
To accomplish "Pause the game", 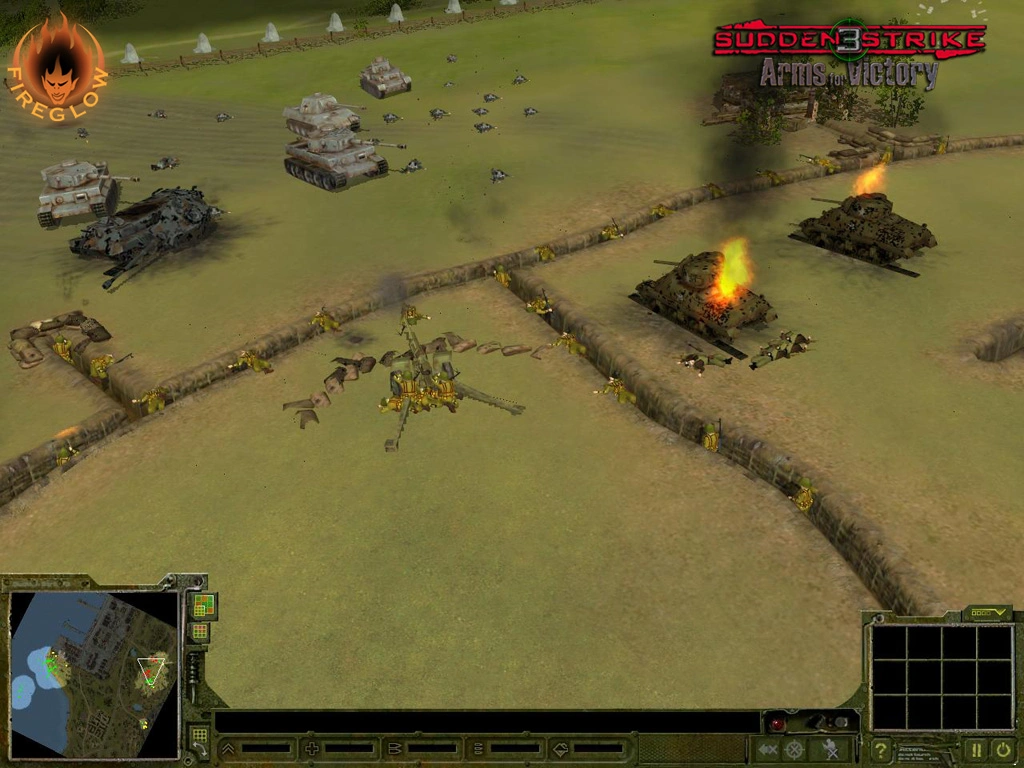I will (x=974, y=749).
